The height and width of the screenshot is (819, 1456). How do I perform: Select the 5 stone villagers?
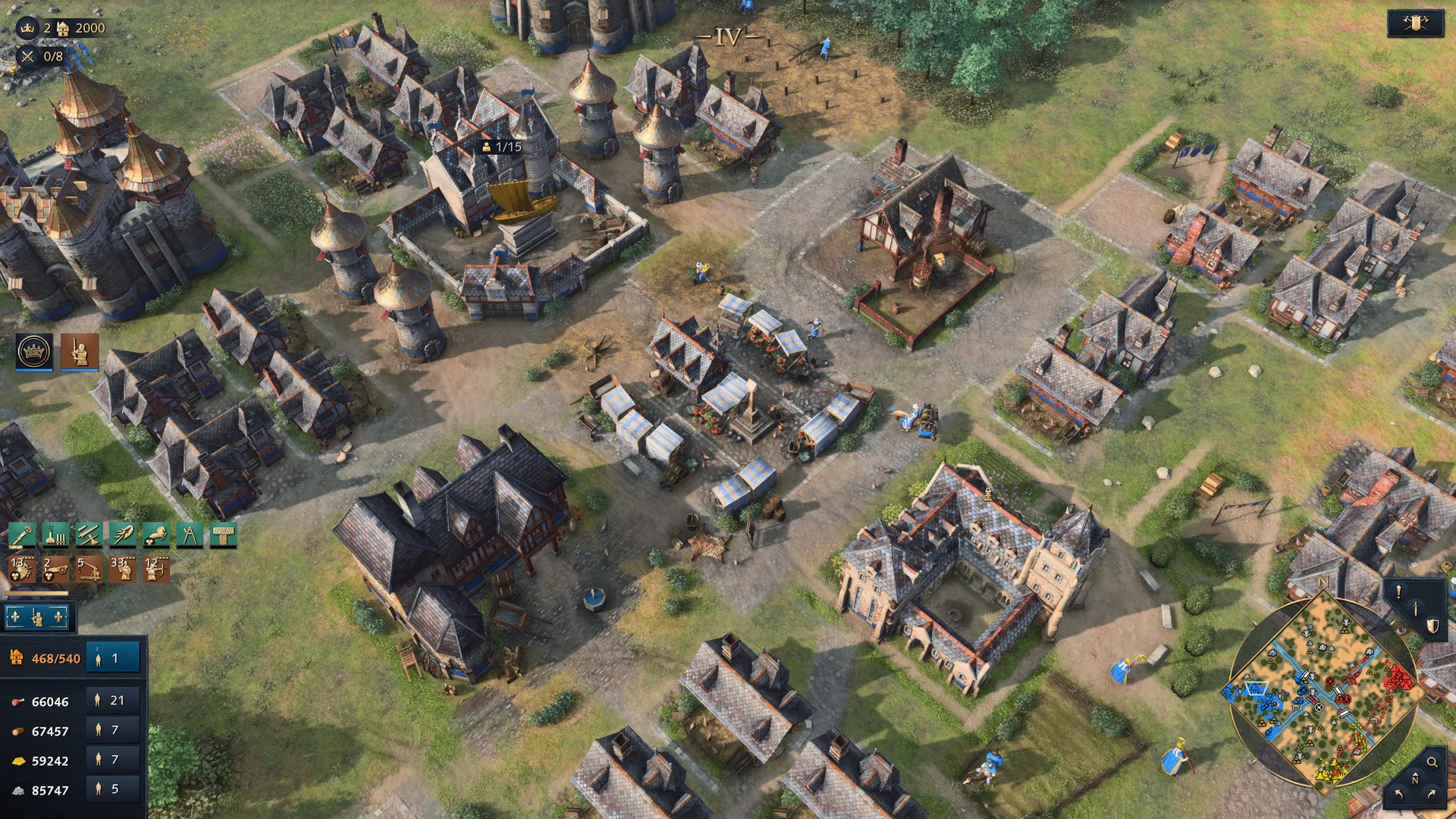pyautogui.click(x=112, y=789)
